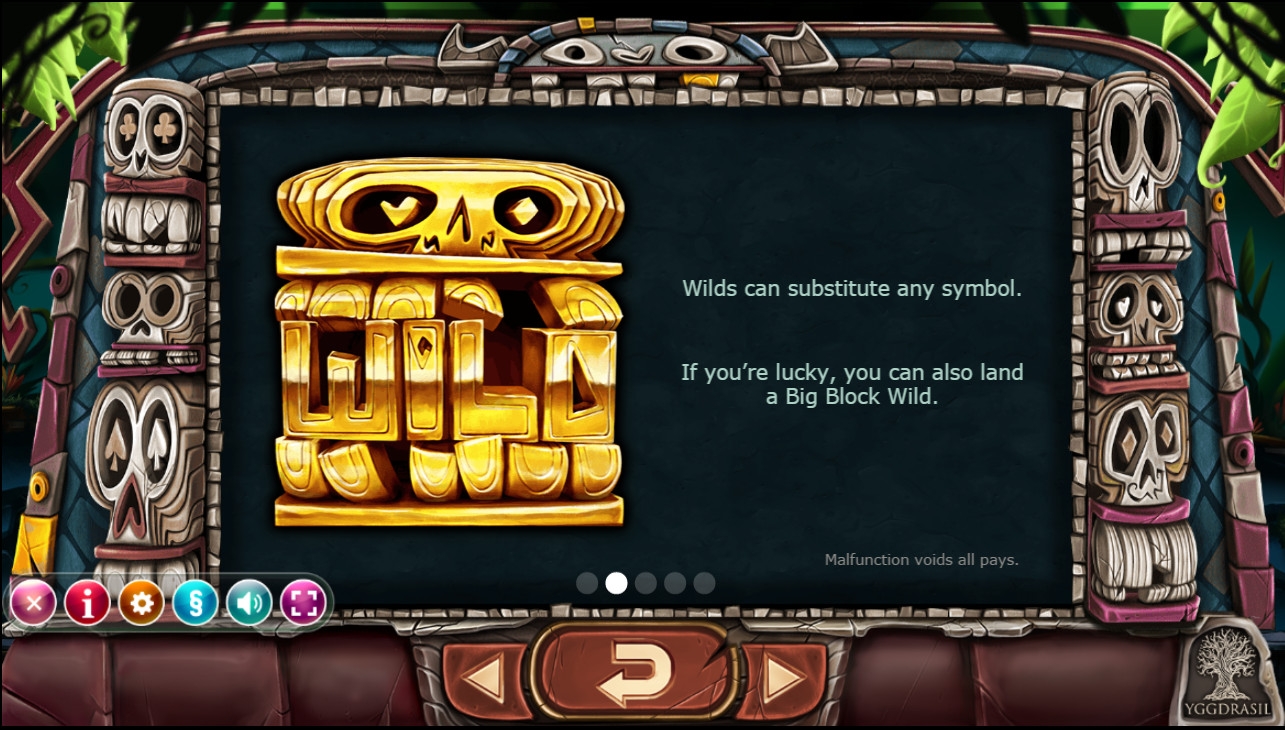Enter fullscreen with the purple expand icon
The height and width of the screenshot is (730, 1285).
point(303,603)
